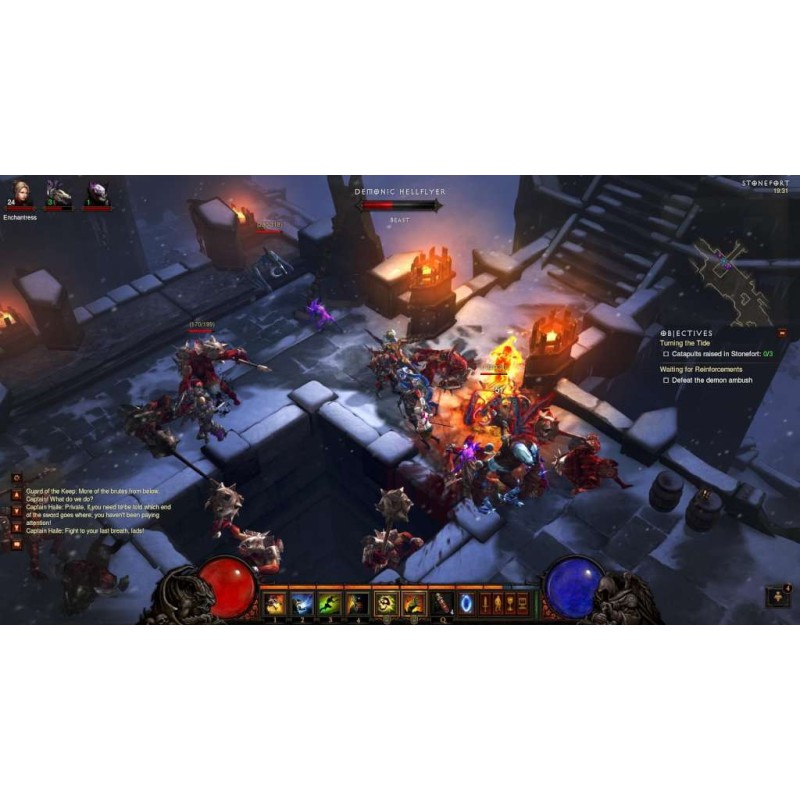Use the health potion slot
The image size is (800, 800).
tap(442, 603)
